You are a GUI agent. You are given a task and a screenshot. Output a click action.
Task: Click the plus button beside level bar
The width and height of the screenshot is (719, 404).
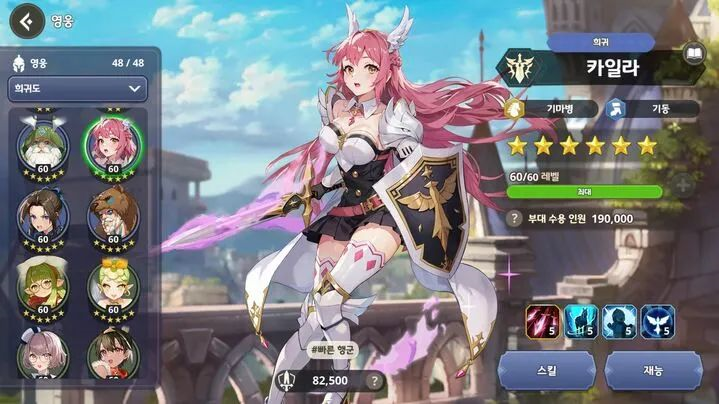tap(682, 185)
